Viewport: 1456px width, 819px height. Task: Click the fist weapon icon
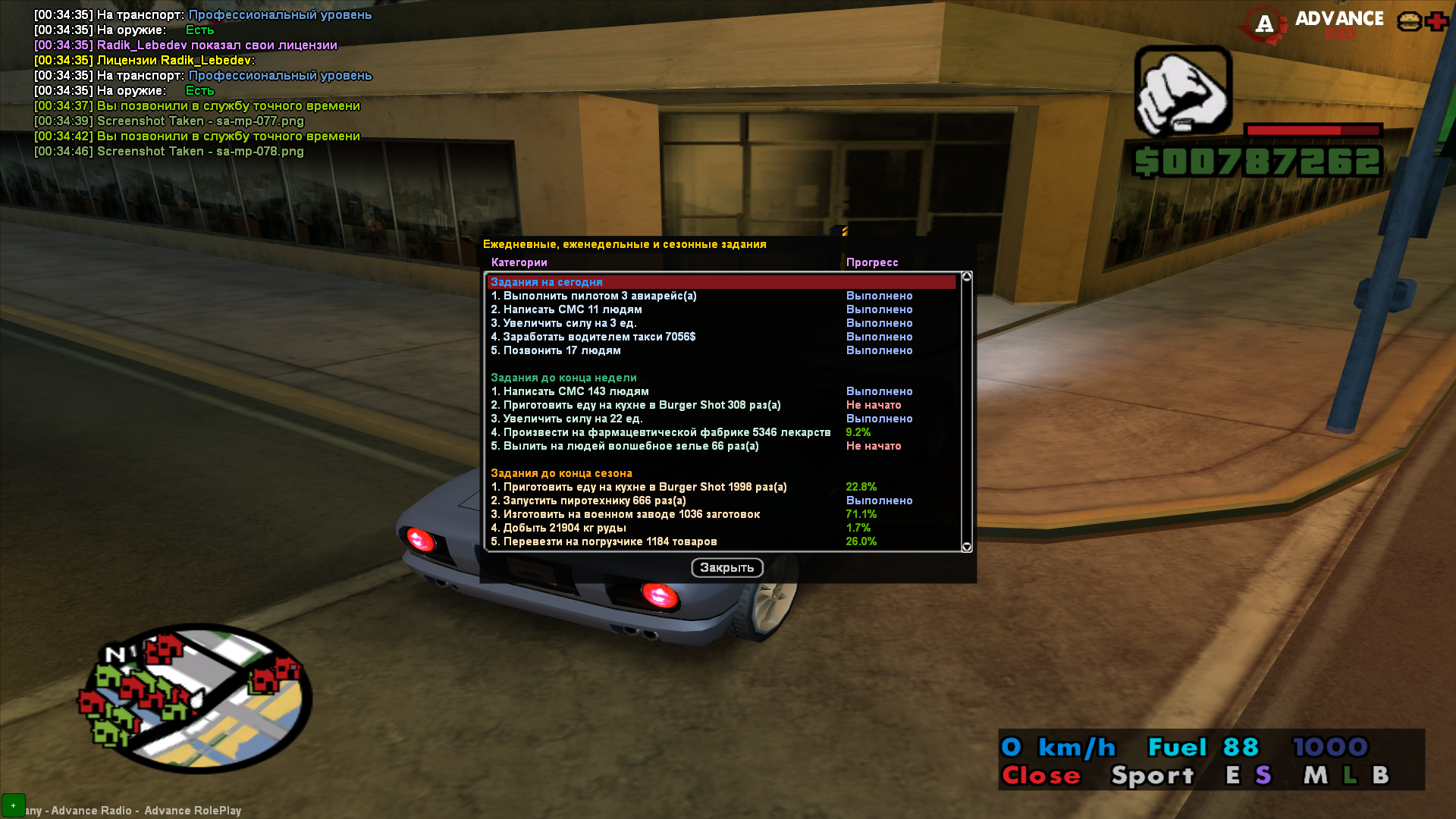1182,91
